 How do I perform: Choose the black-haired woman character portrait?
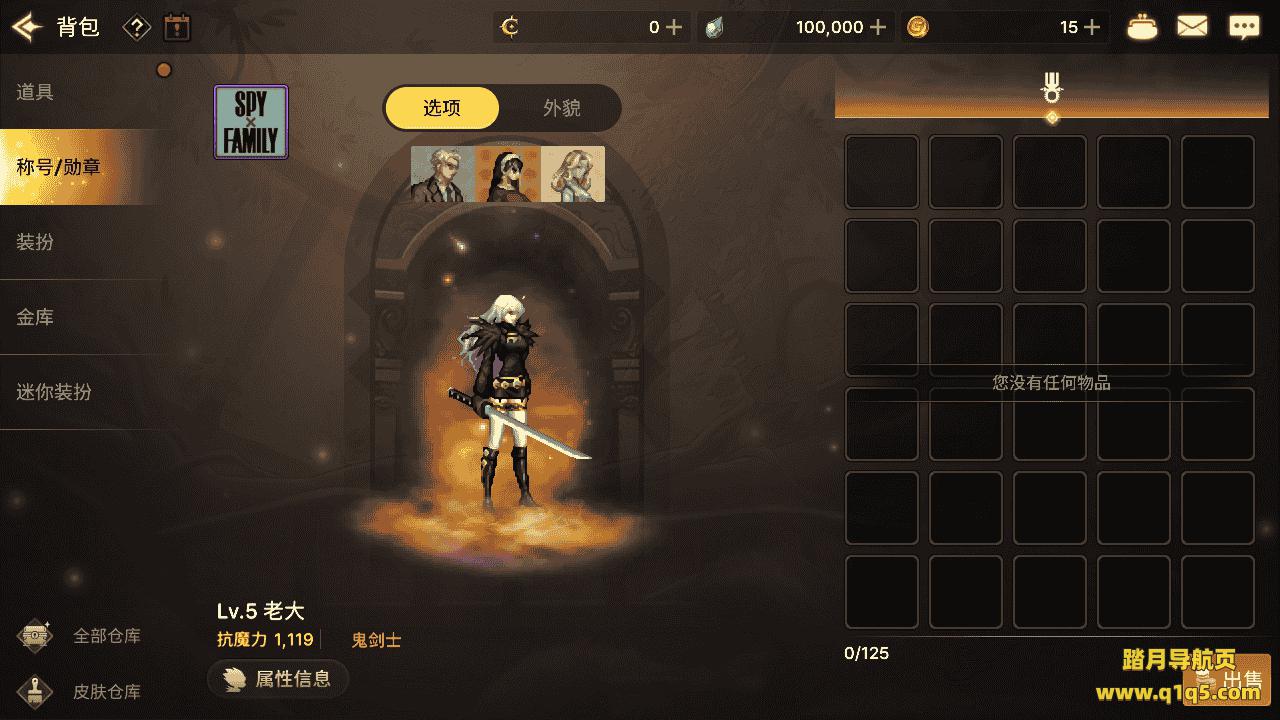pyautogui.click(x=507, y=174)
